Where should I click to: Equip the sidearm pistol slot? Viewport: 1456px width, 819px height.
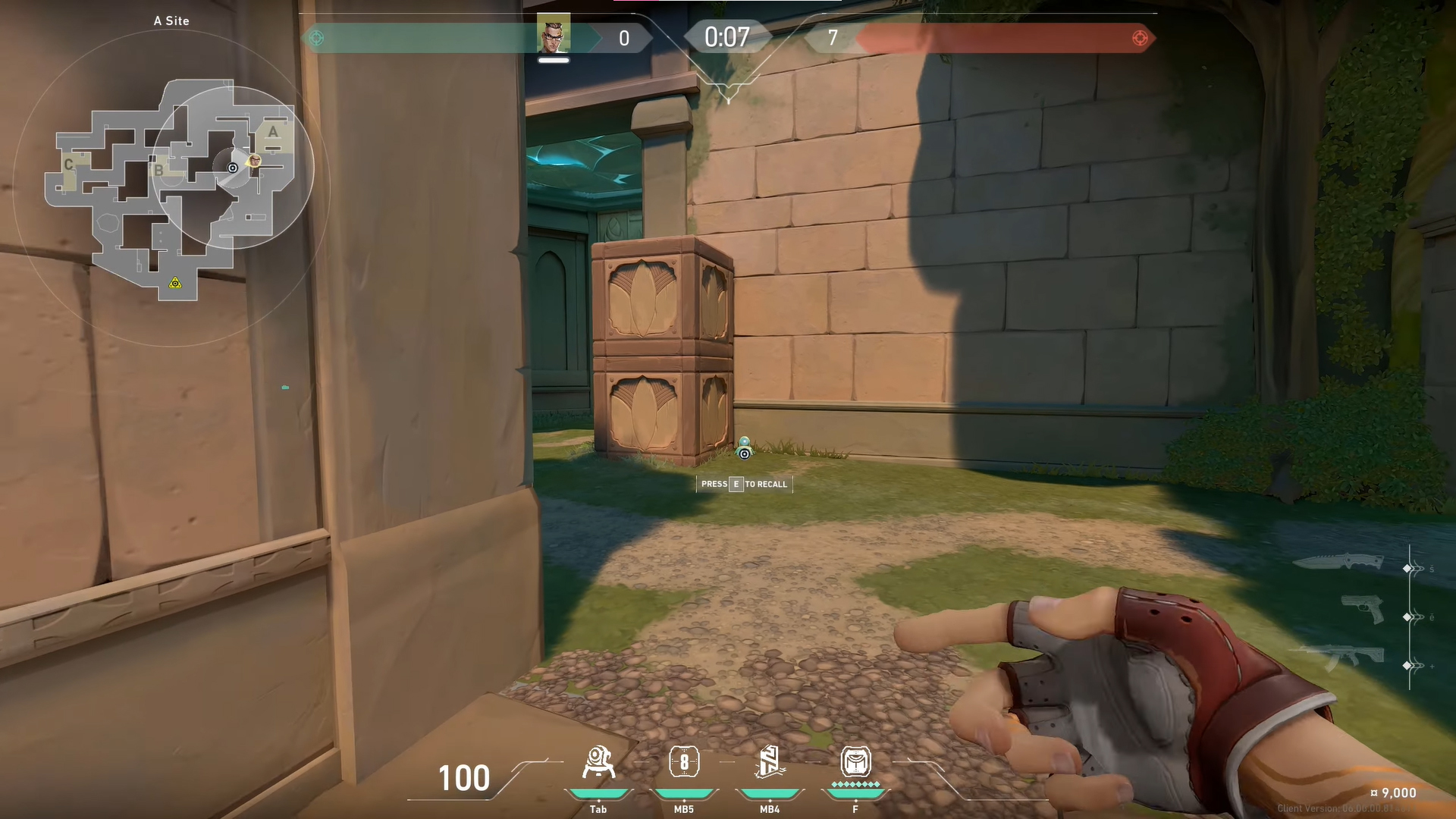coord(1362,609)
